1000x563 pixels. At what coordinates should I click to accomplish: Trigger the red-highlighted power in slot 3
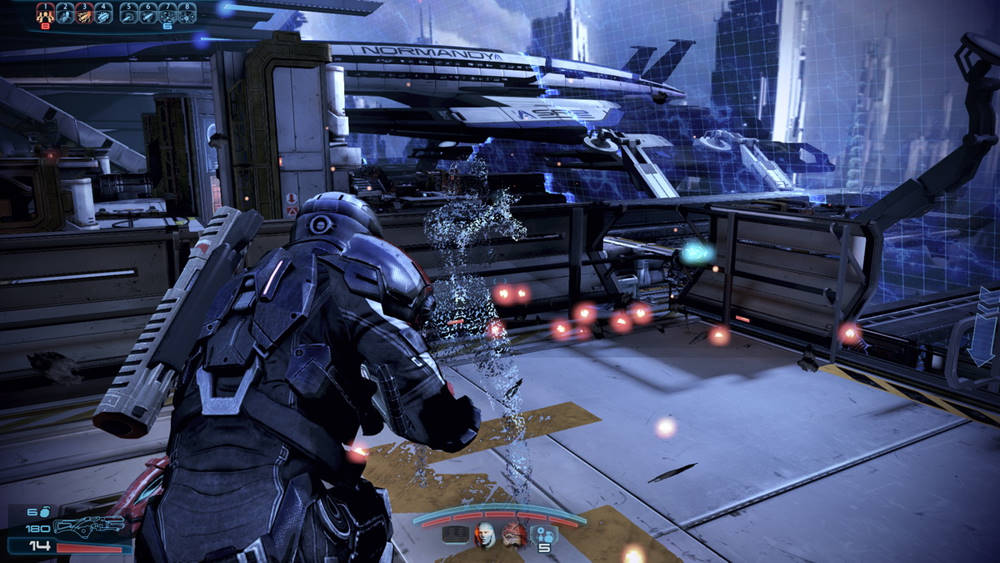[x=84, y=13]
